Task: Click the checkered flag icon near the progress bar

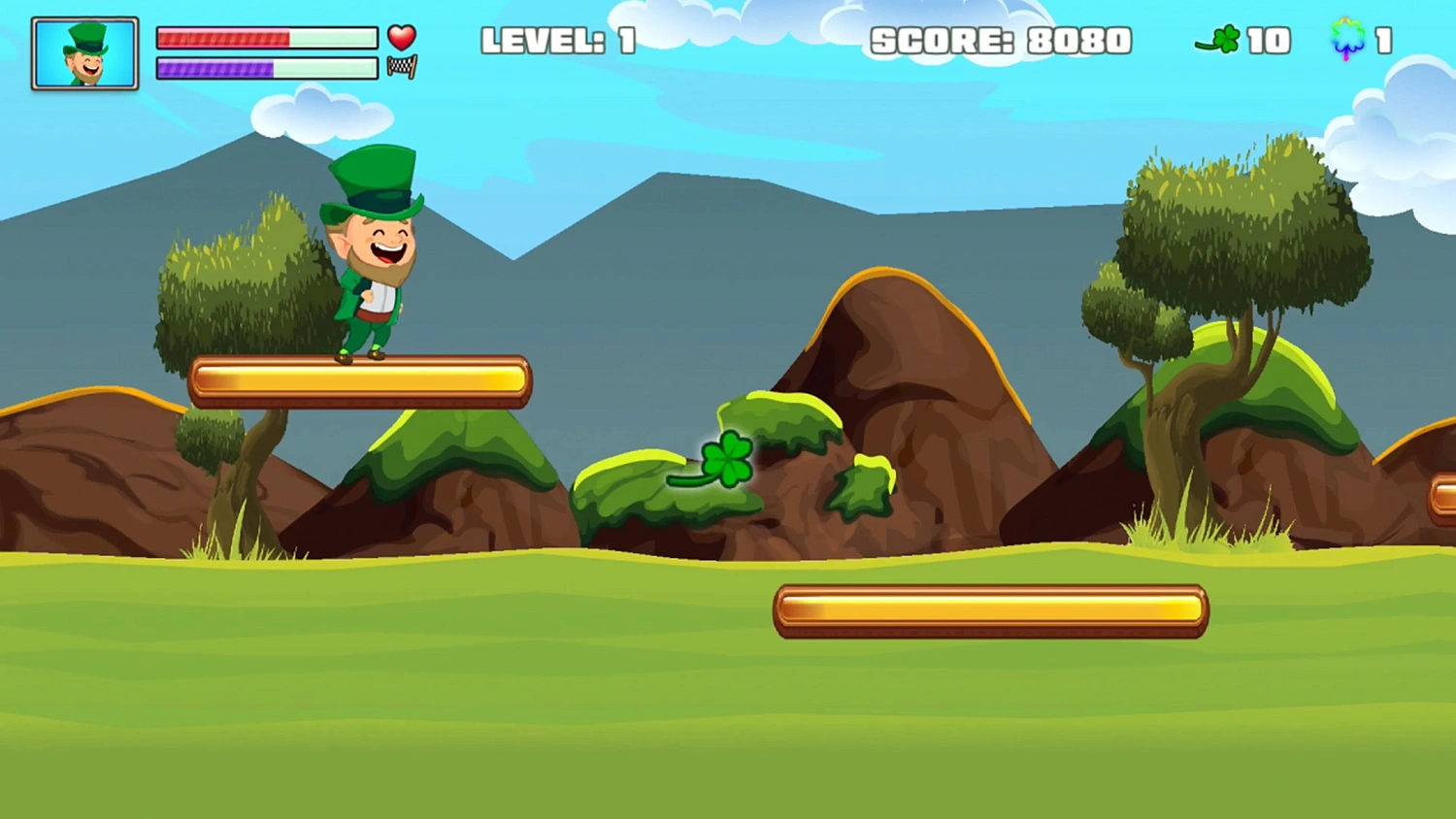Action: 404,67
